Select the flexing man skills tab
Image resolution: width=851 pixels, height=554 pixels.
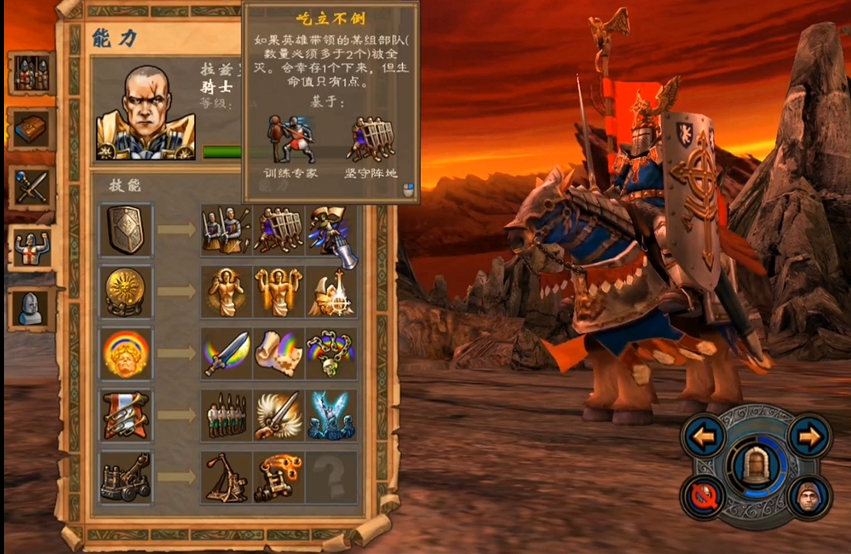coord(31,245)
